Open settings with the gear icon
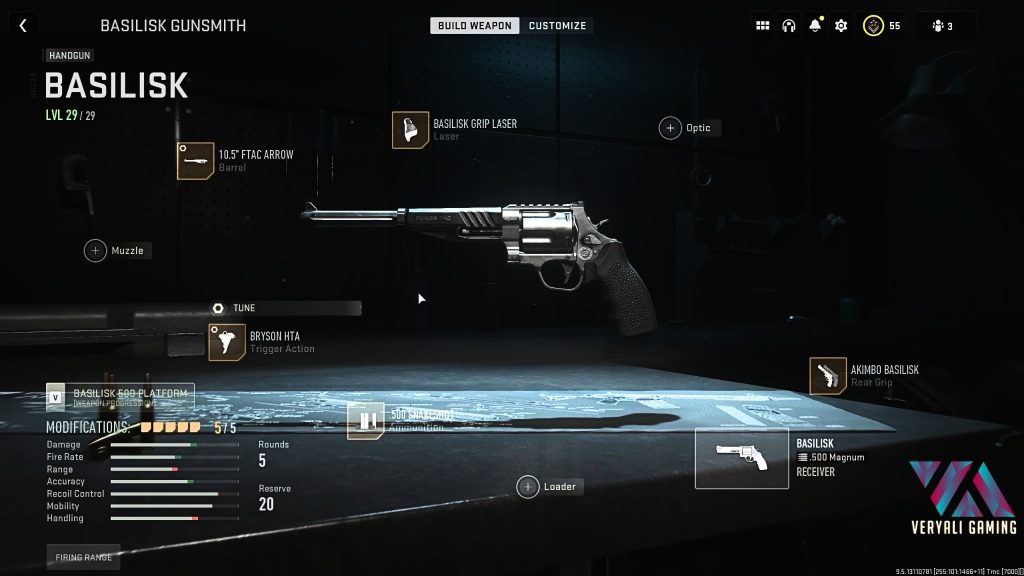1024x576 pixels. 841,26
